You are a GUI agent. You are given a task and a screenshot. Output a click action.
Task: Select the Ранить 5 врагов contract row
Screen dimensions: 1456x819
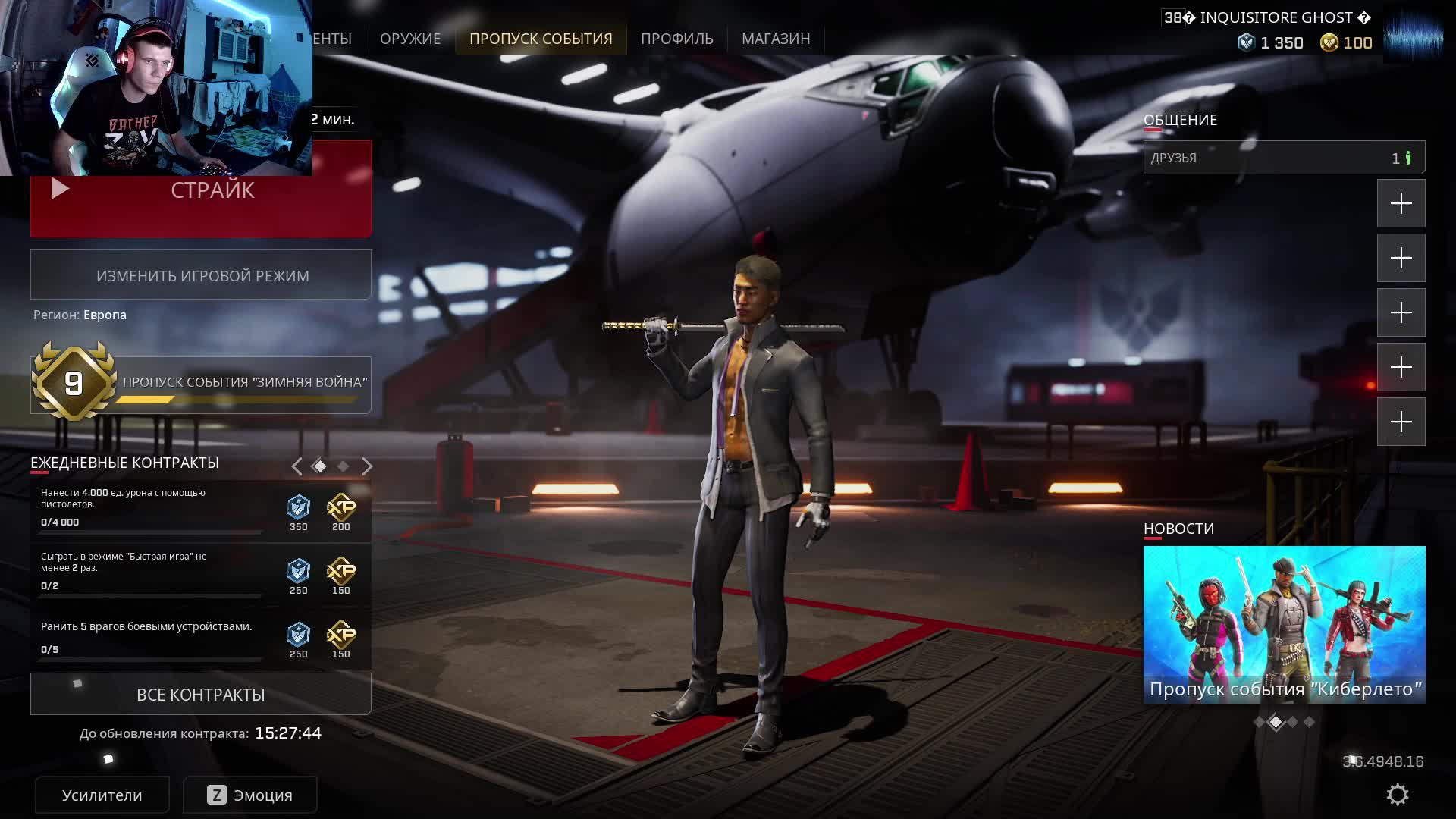(152, 637)
